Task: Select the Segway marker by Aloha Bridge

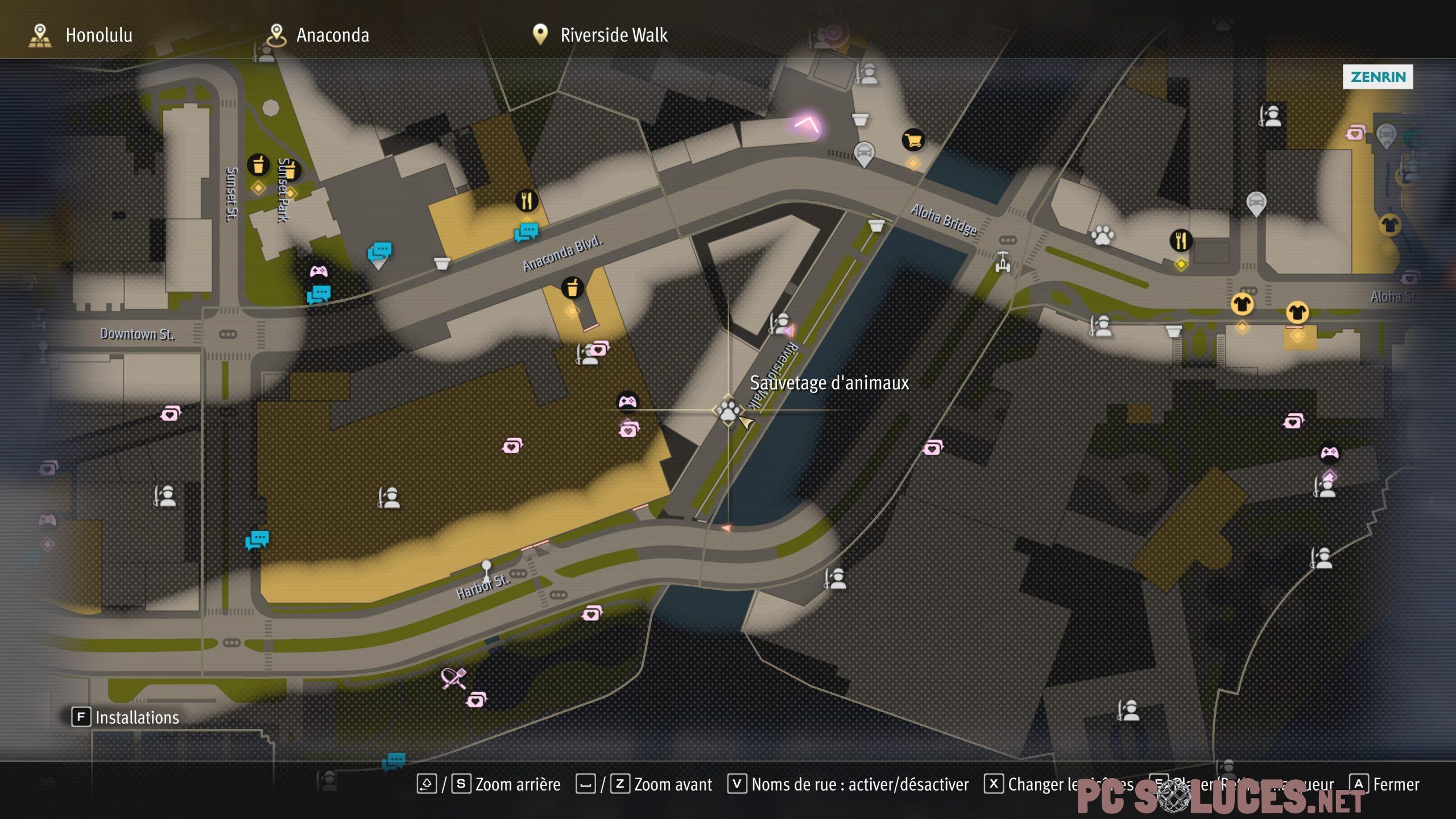Action: pyautogui.click(x=1003, y=262)
